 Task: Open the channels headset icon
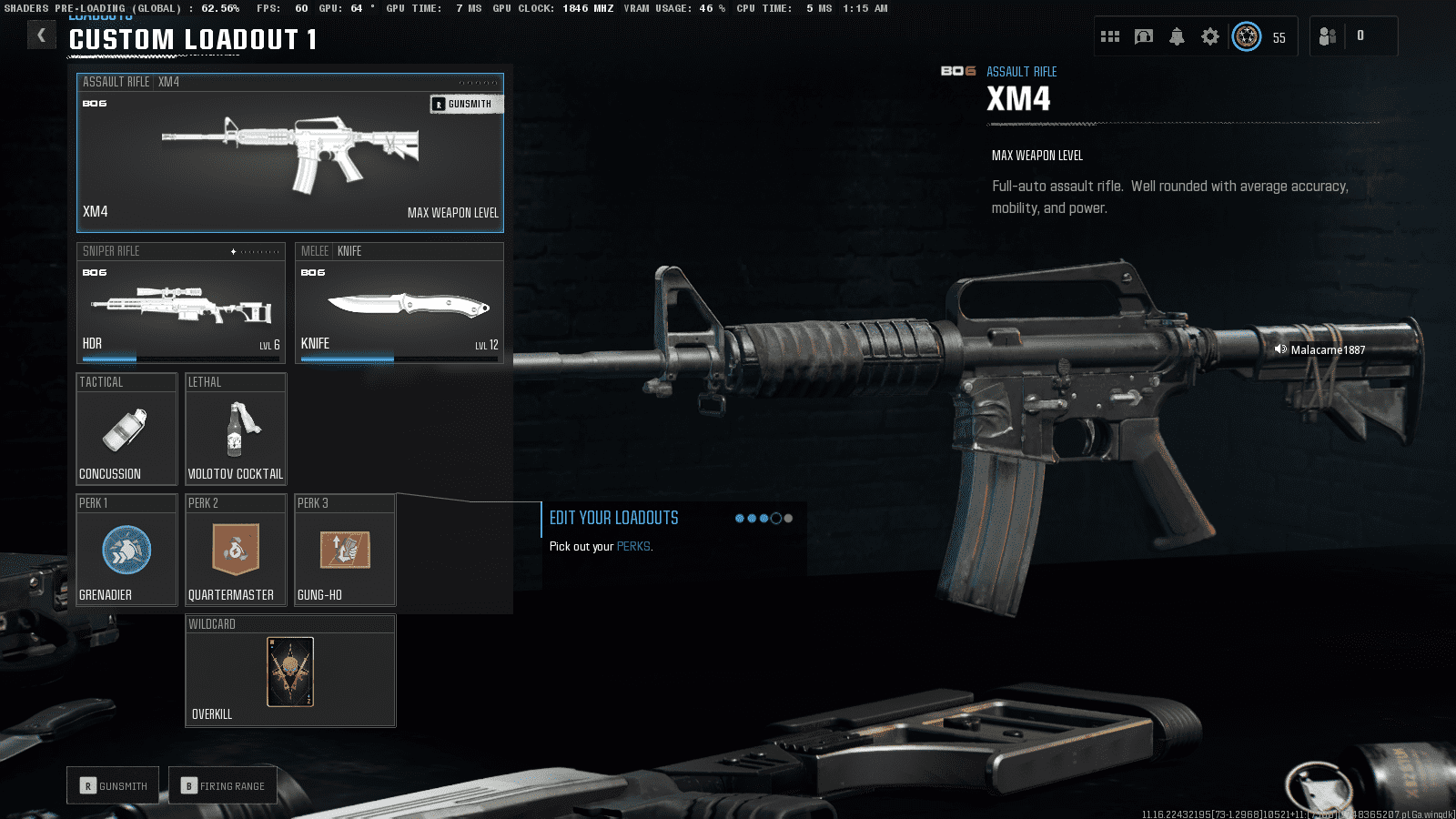(1144, 36)
